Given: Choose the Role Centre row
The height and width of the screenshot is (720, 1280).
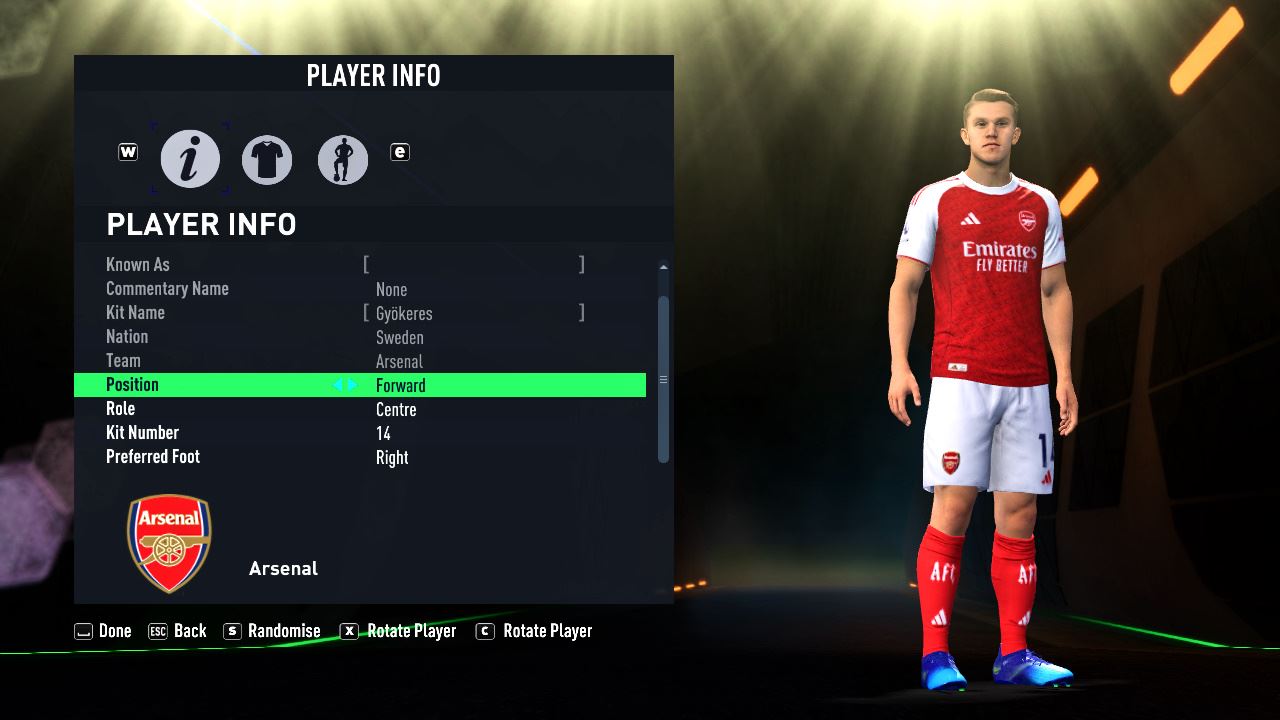Looking at the screenshot, I should coord(360,409).
